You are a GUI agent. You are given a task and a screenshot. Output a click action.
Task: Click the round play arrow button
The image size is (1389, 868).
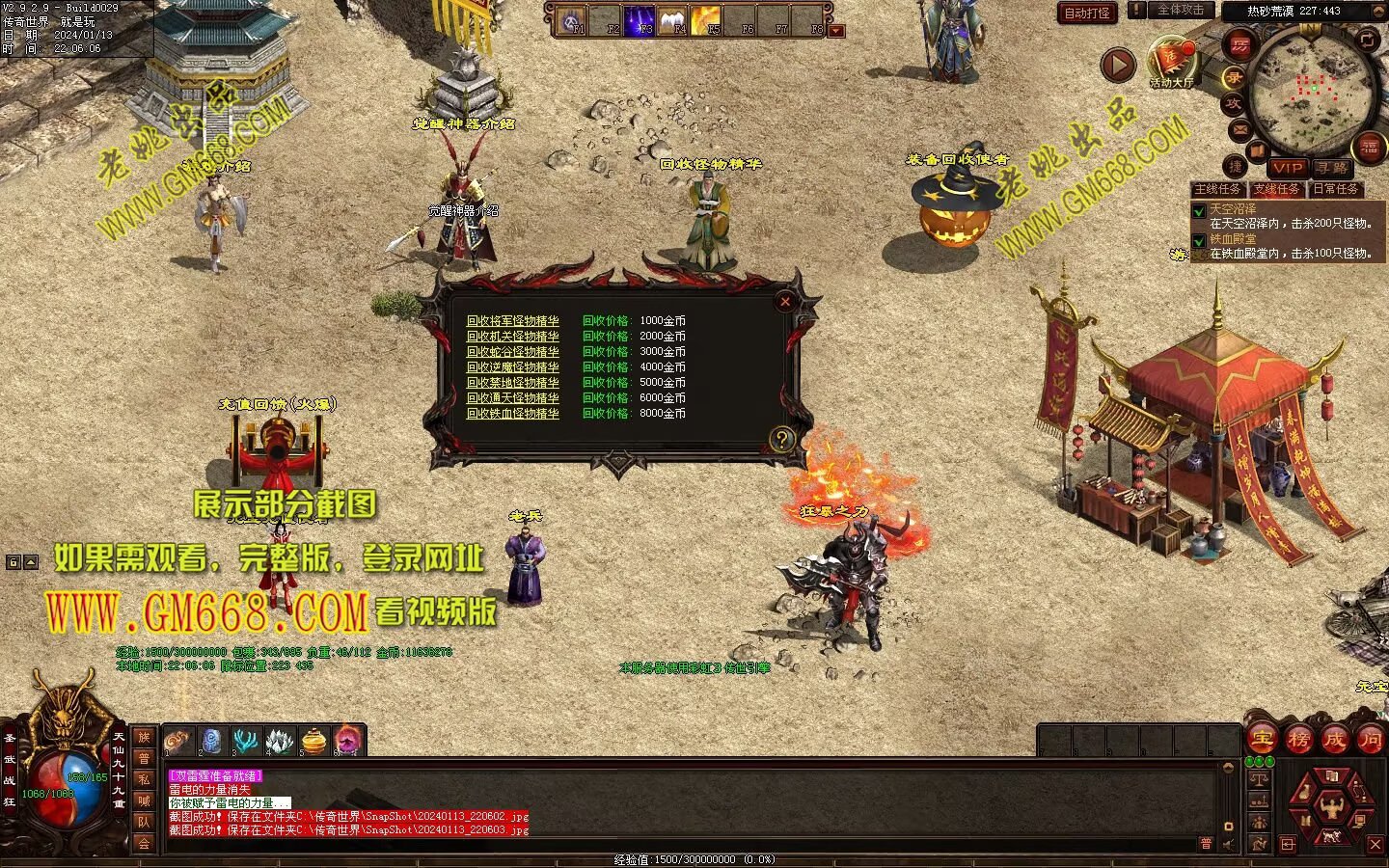coord(1118,65)
